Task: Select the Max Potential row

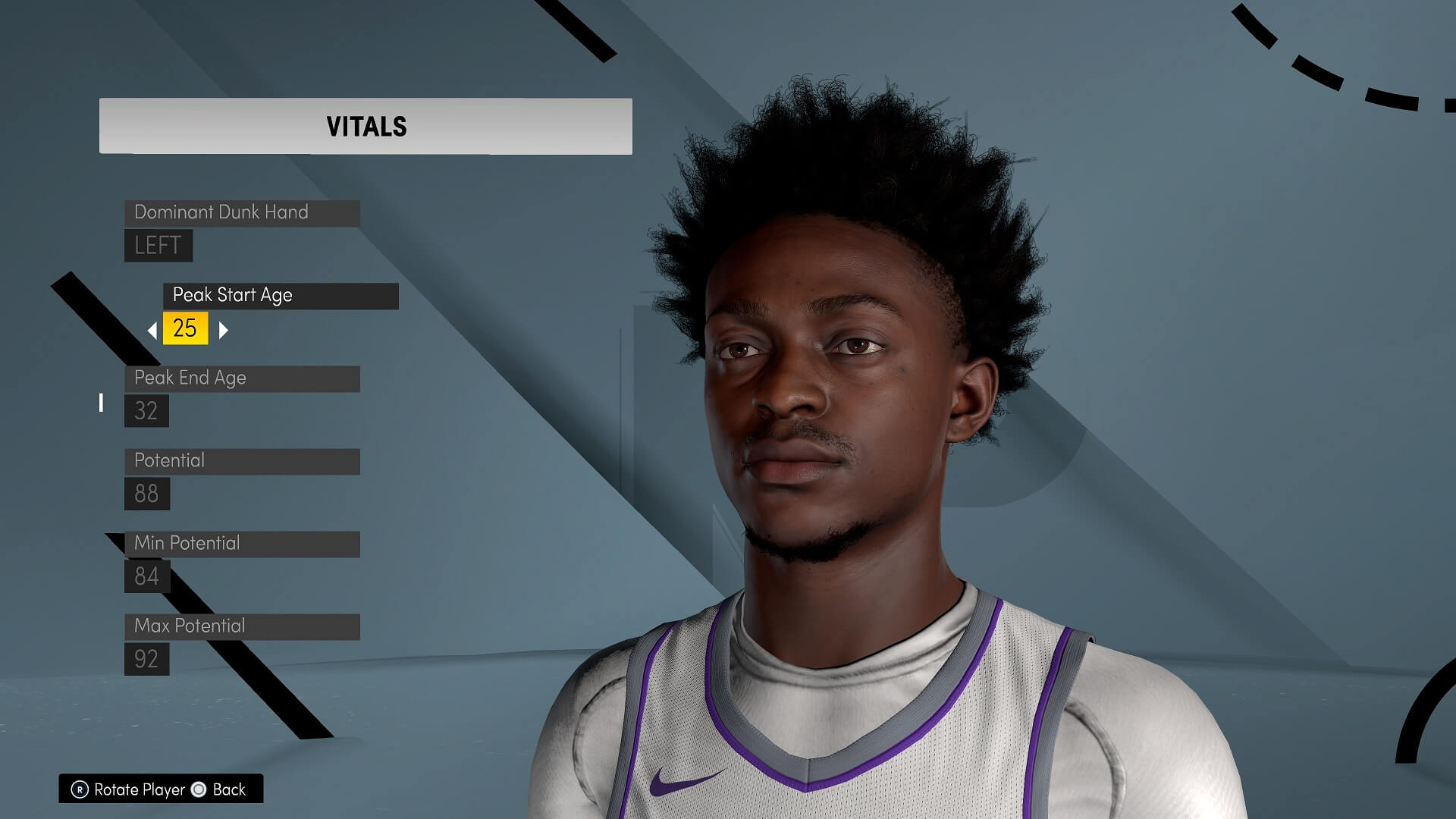Action: click(241, 626)
